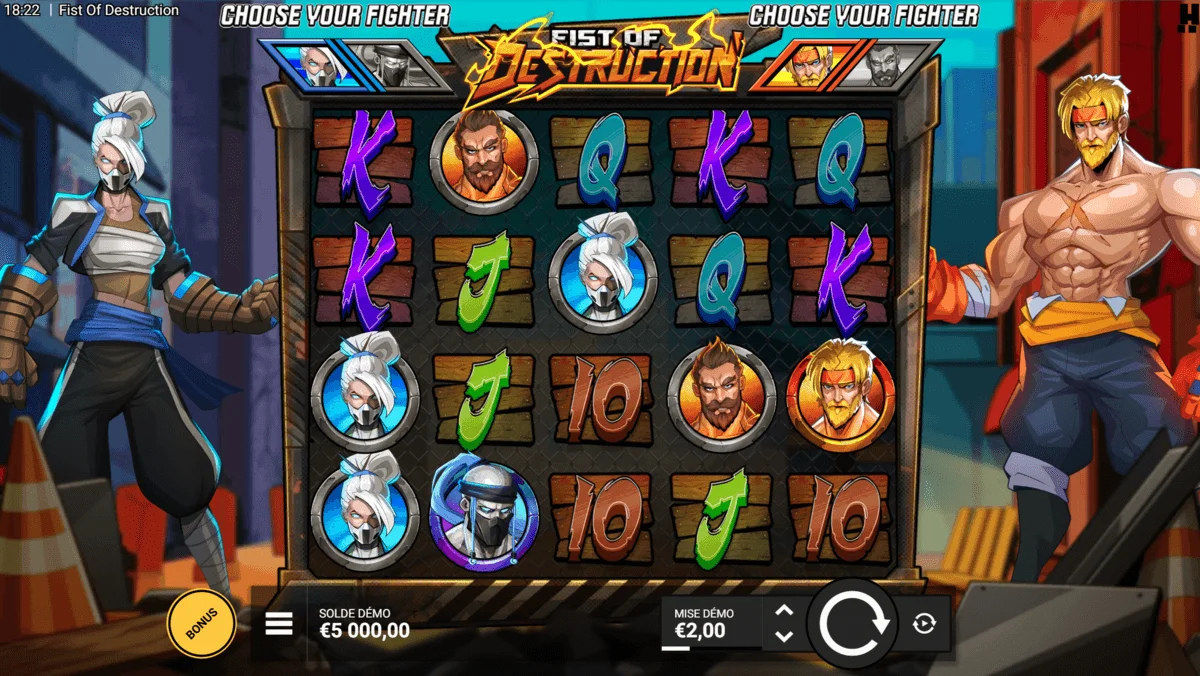The image size is (1200, 676).
Task: Spin the reels
Action: pos(853,624)
